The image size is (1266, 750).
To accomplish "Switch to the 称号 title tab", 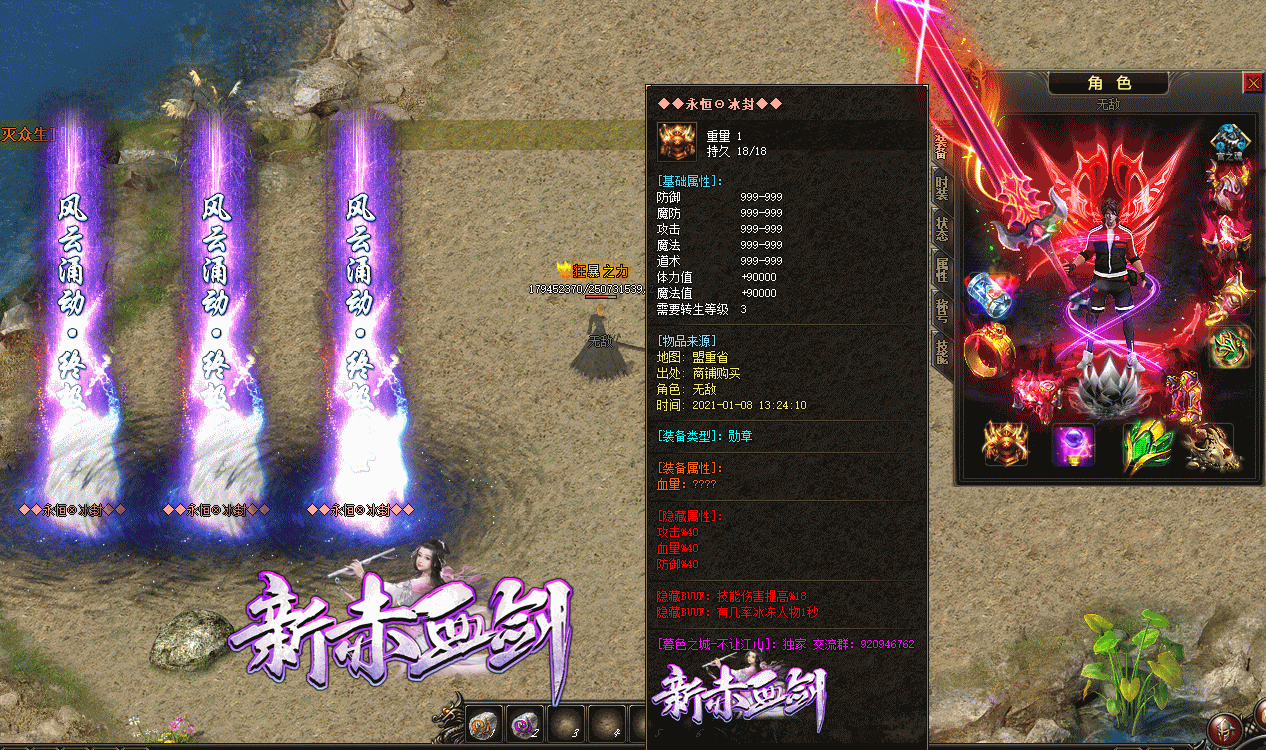I will pos(942,307).
